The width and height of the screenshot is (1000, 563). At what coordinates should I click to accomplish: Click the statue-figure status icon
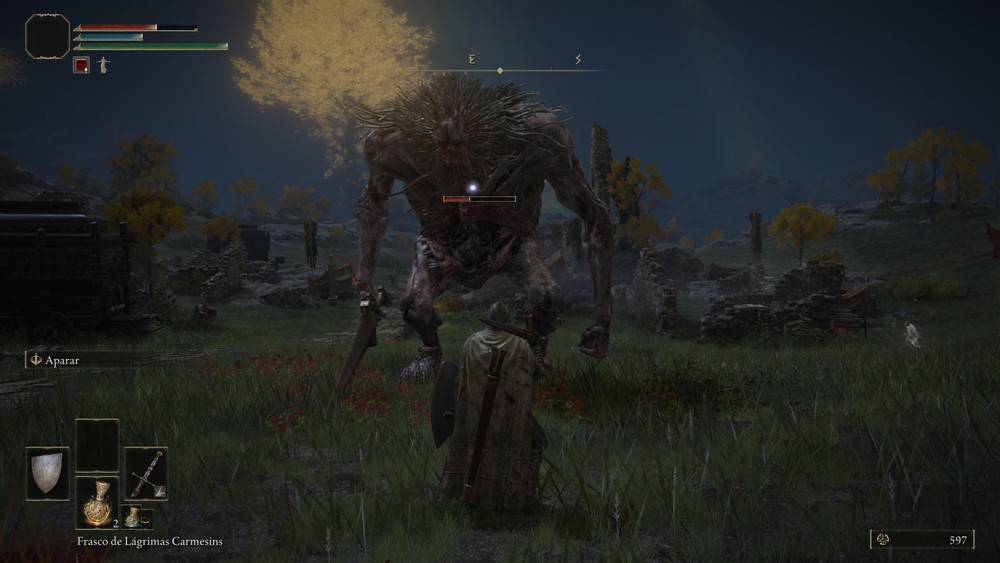tap(103, 65)
